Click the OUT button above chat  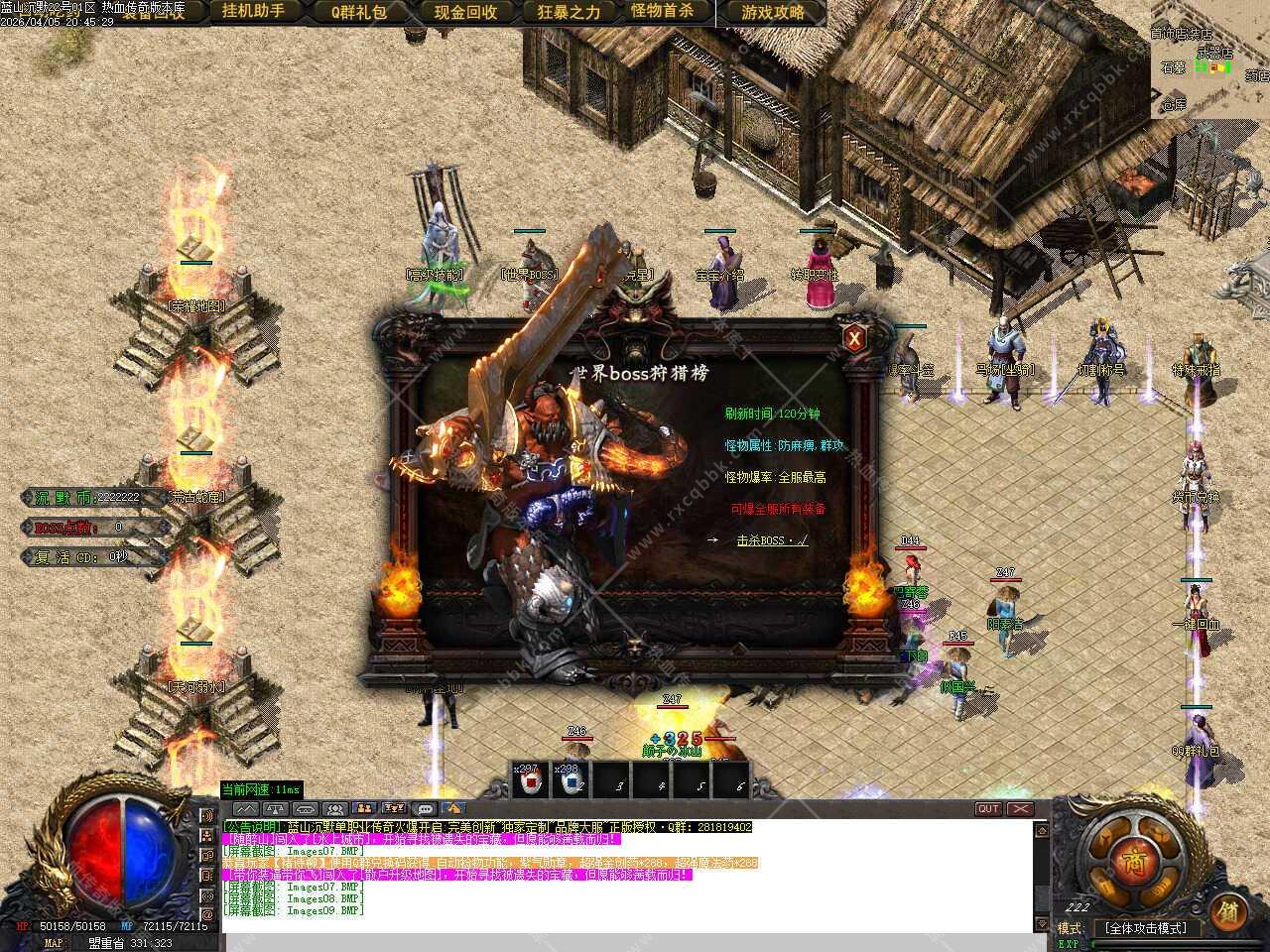pos(988,808)
